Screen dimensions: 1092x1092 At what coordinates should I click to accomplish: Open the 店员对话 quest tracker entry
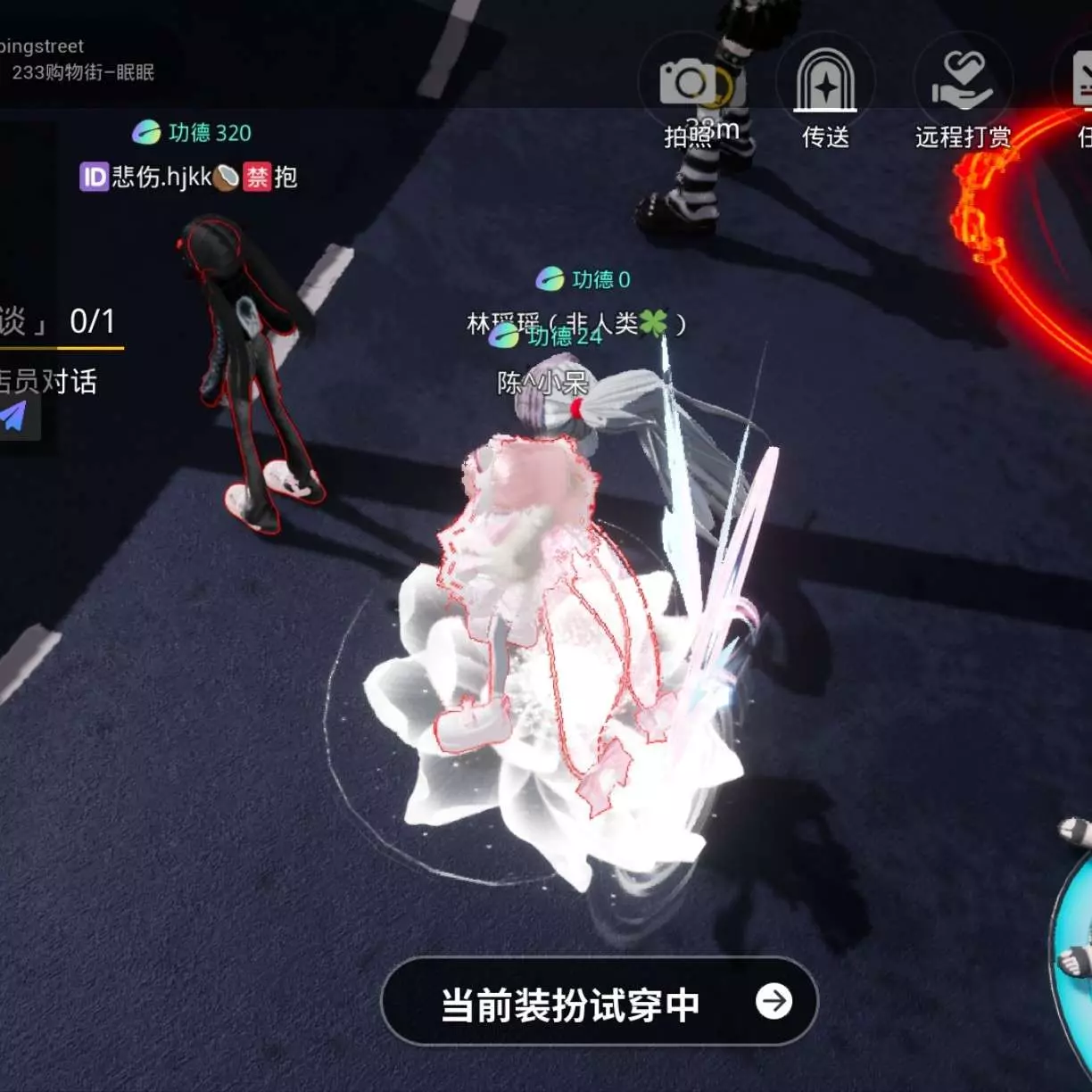click(49, 382)
